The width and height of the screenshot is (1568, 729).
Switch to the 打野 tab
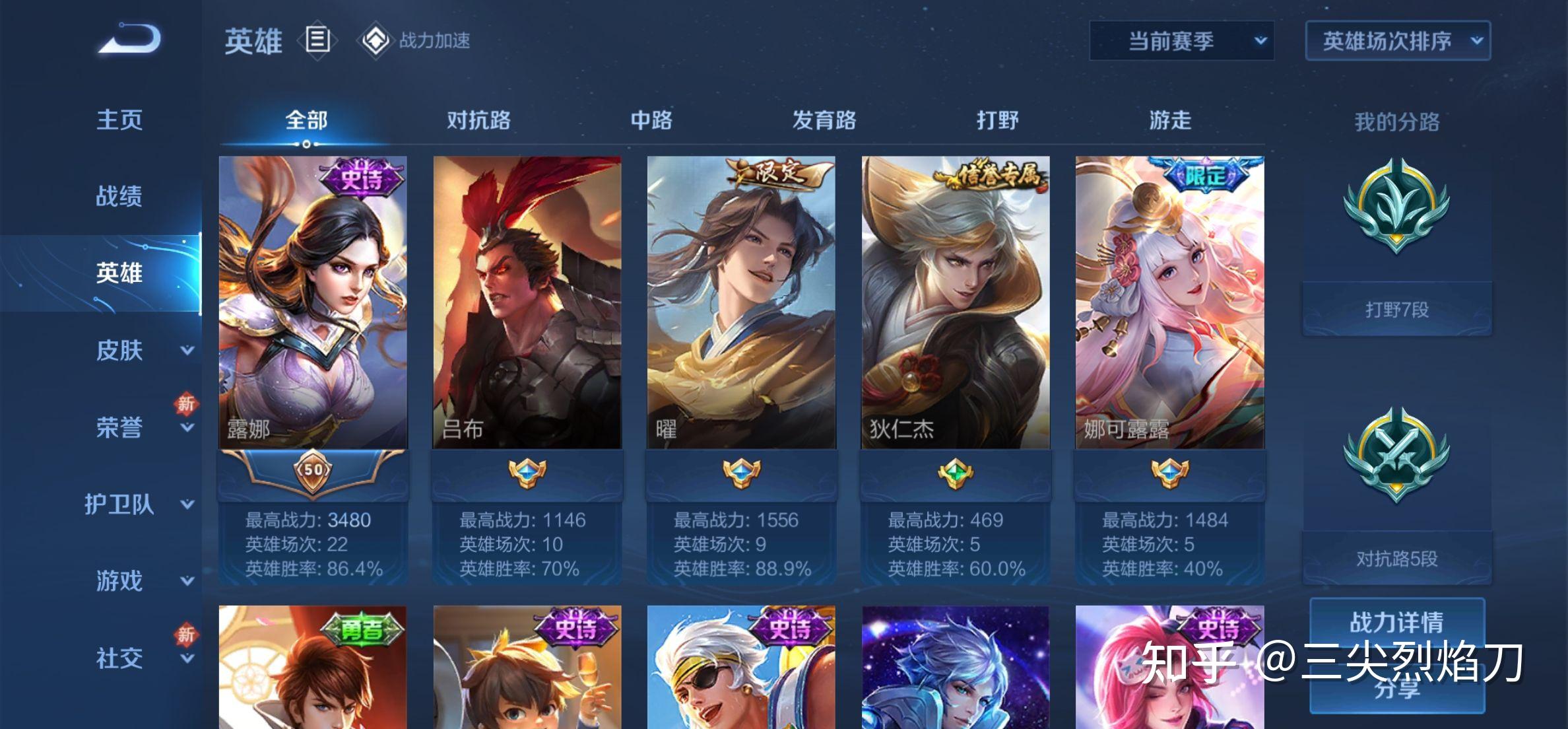[x=997, y=120]
